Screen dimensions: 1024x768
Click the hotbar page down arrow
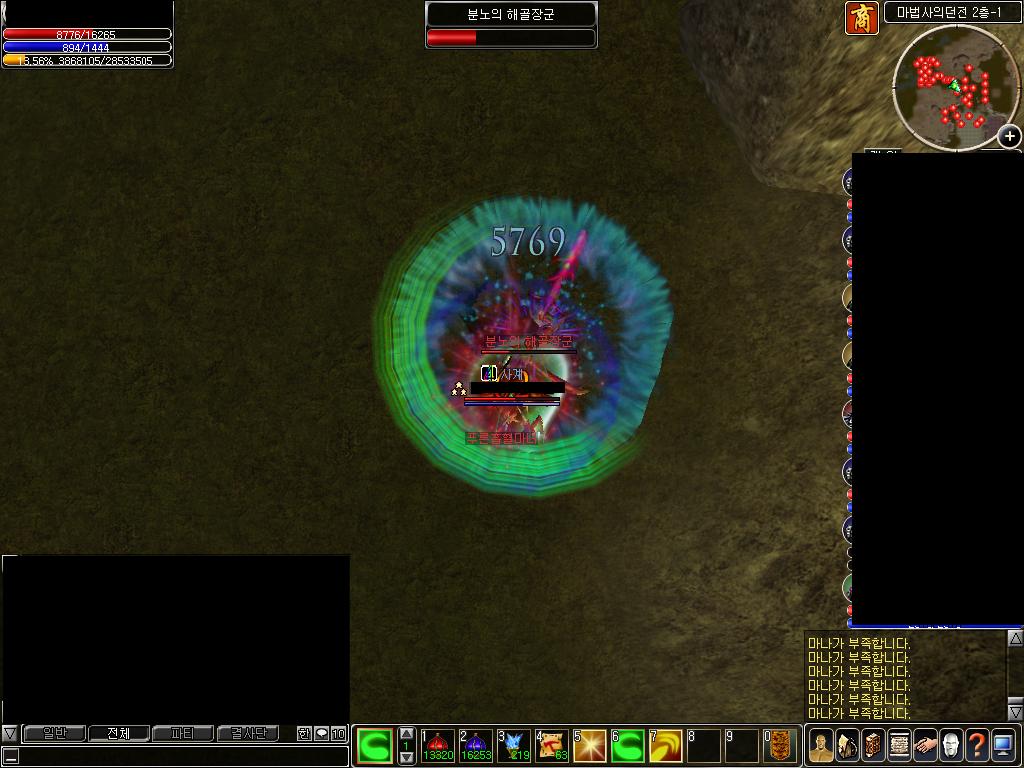407,758
